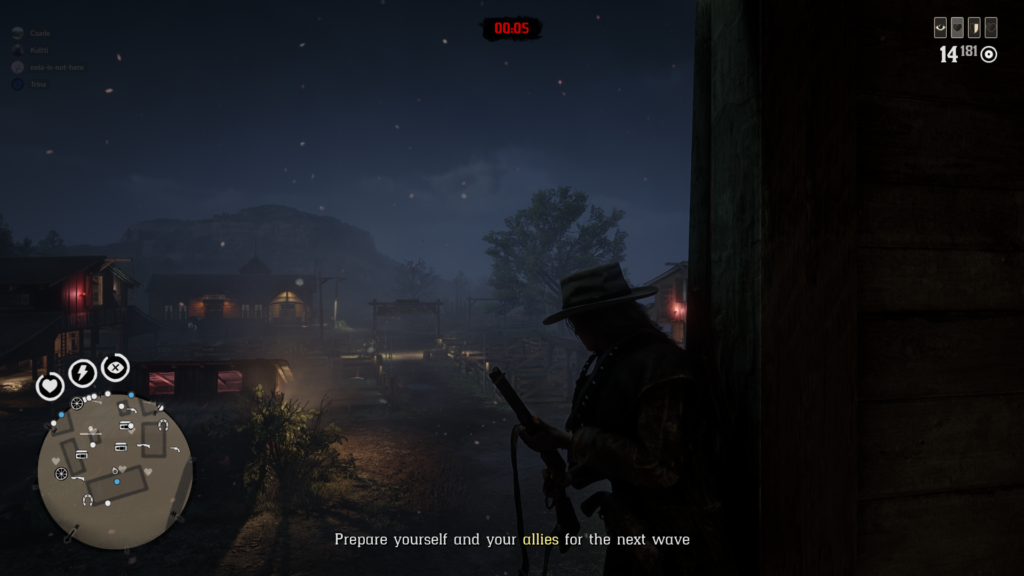Click nela-is-not-here in the voice overlay
Screen dimensions: 1024x576
55,67
